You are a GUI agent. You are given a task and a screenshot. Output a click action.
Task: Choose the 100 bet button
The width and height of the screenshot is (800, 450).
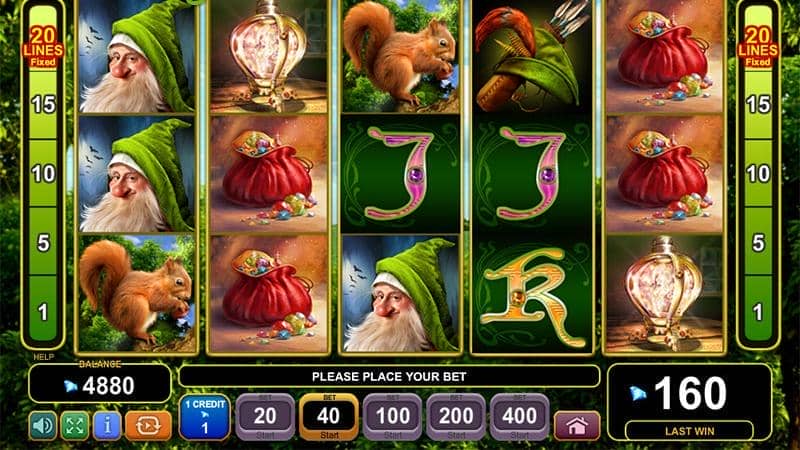(x=393, y=417)
